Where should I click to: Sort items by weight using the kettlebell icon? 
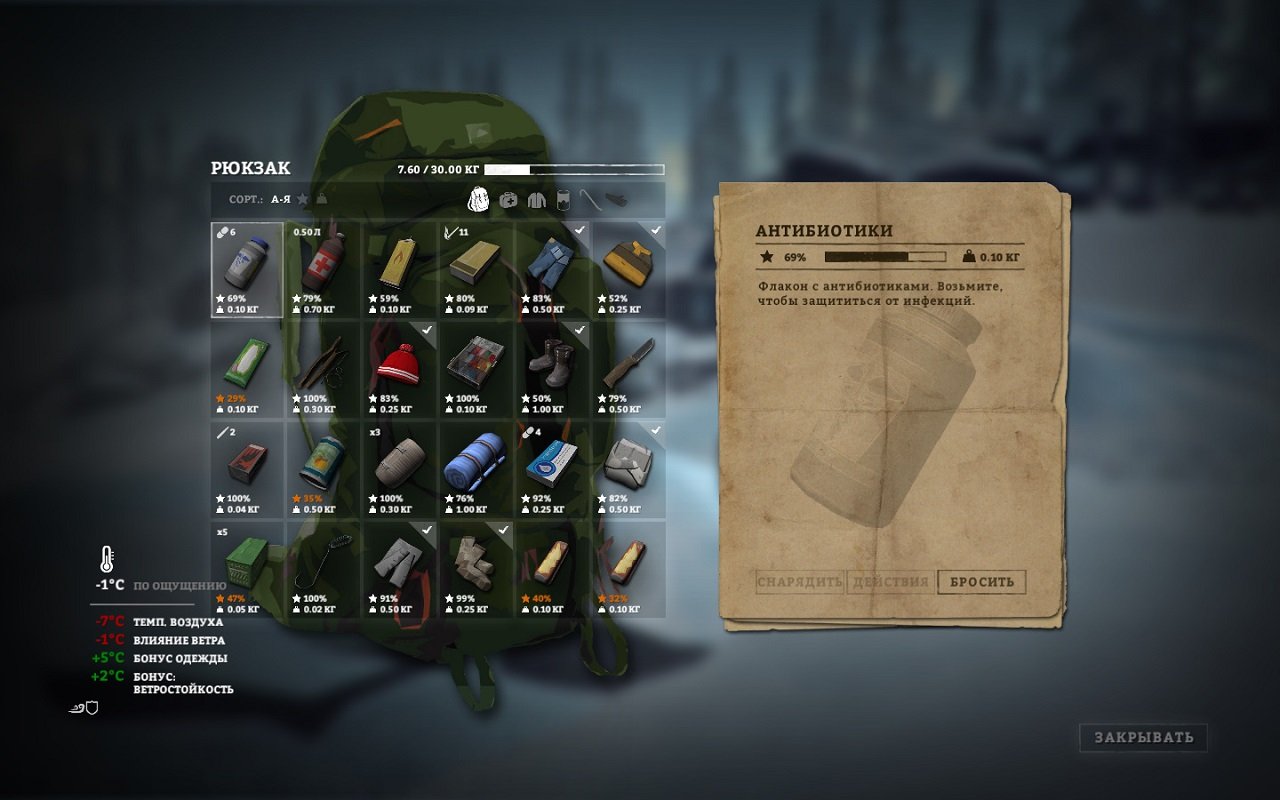pos(322,200)
